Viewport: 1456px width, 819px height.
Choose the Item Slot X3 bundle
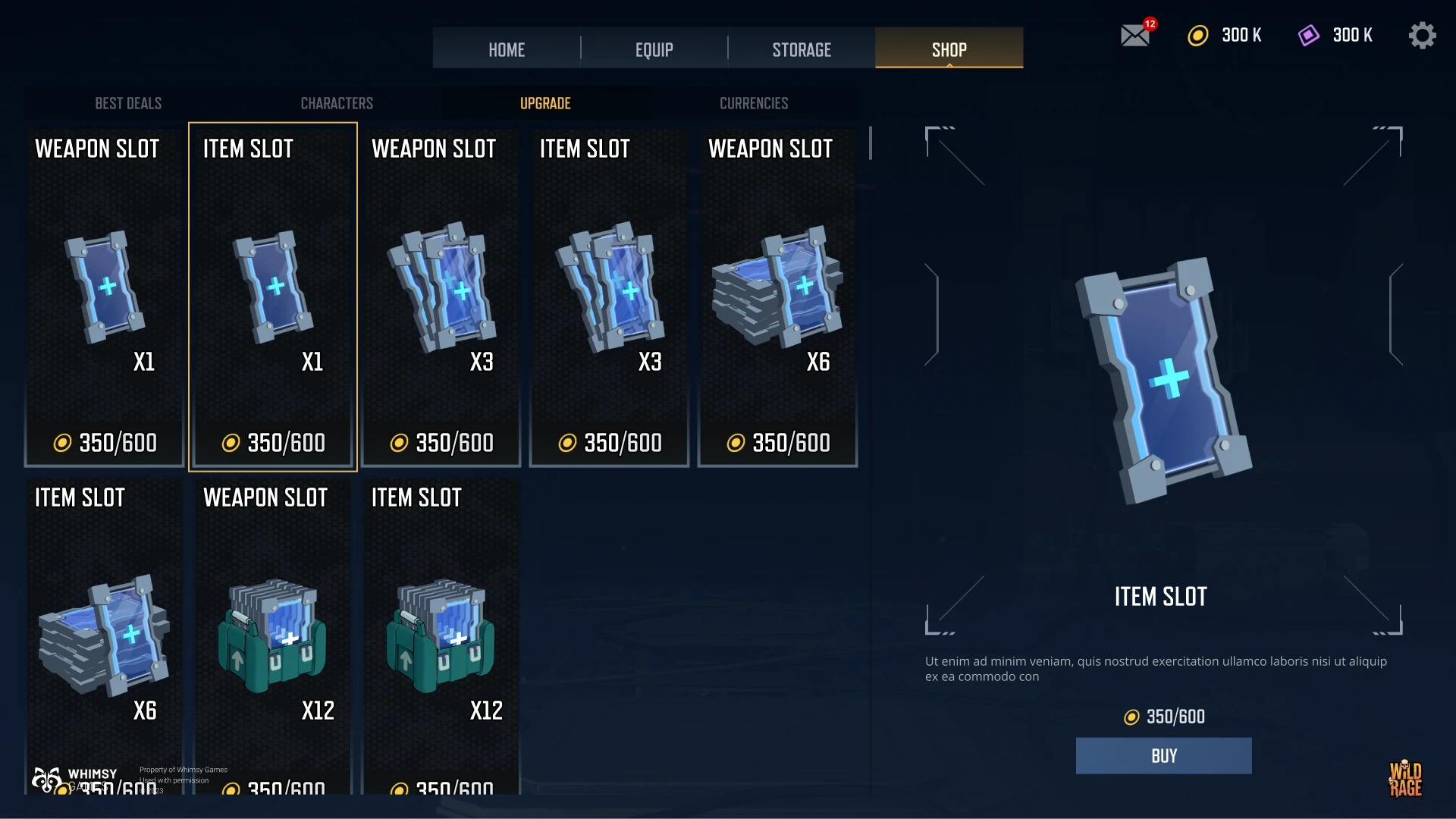[610, 297]
